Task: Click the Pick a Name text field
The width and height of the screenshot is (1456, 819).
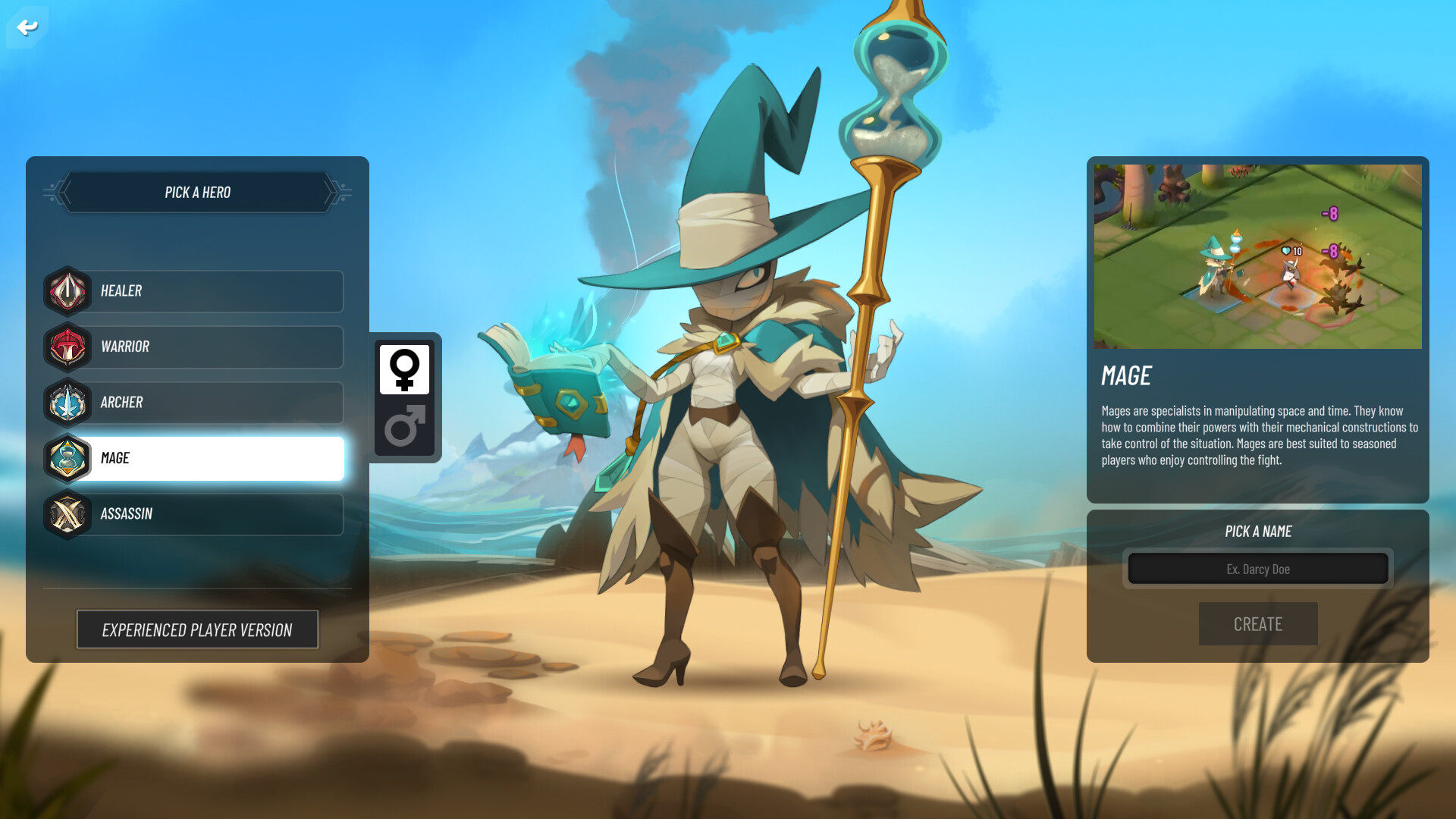Action: pyautogui.click(x=1257, y=568)
